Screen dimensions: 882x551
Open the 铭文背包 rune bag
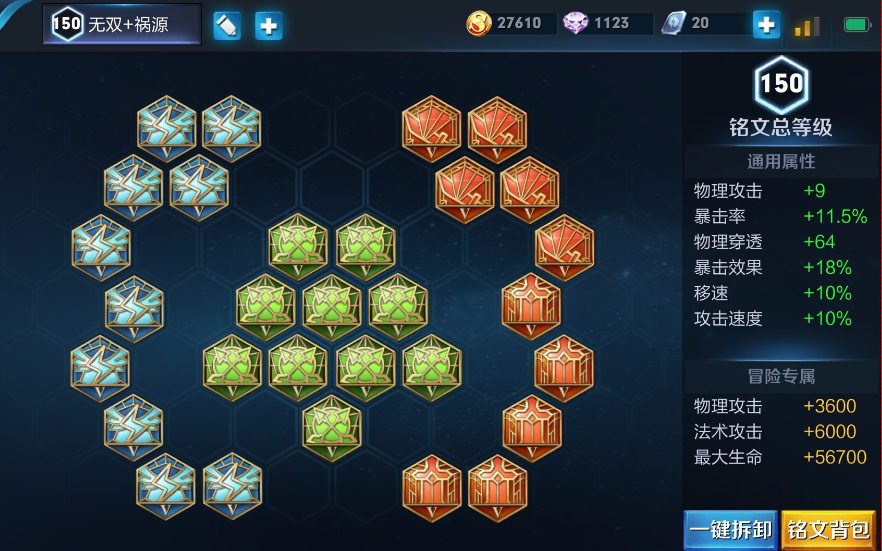(x=829, y=529)
